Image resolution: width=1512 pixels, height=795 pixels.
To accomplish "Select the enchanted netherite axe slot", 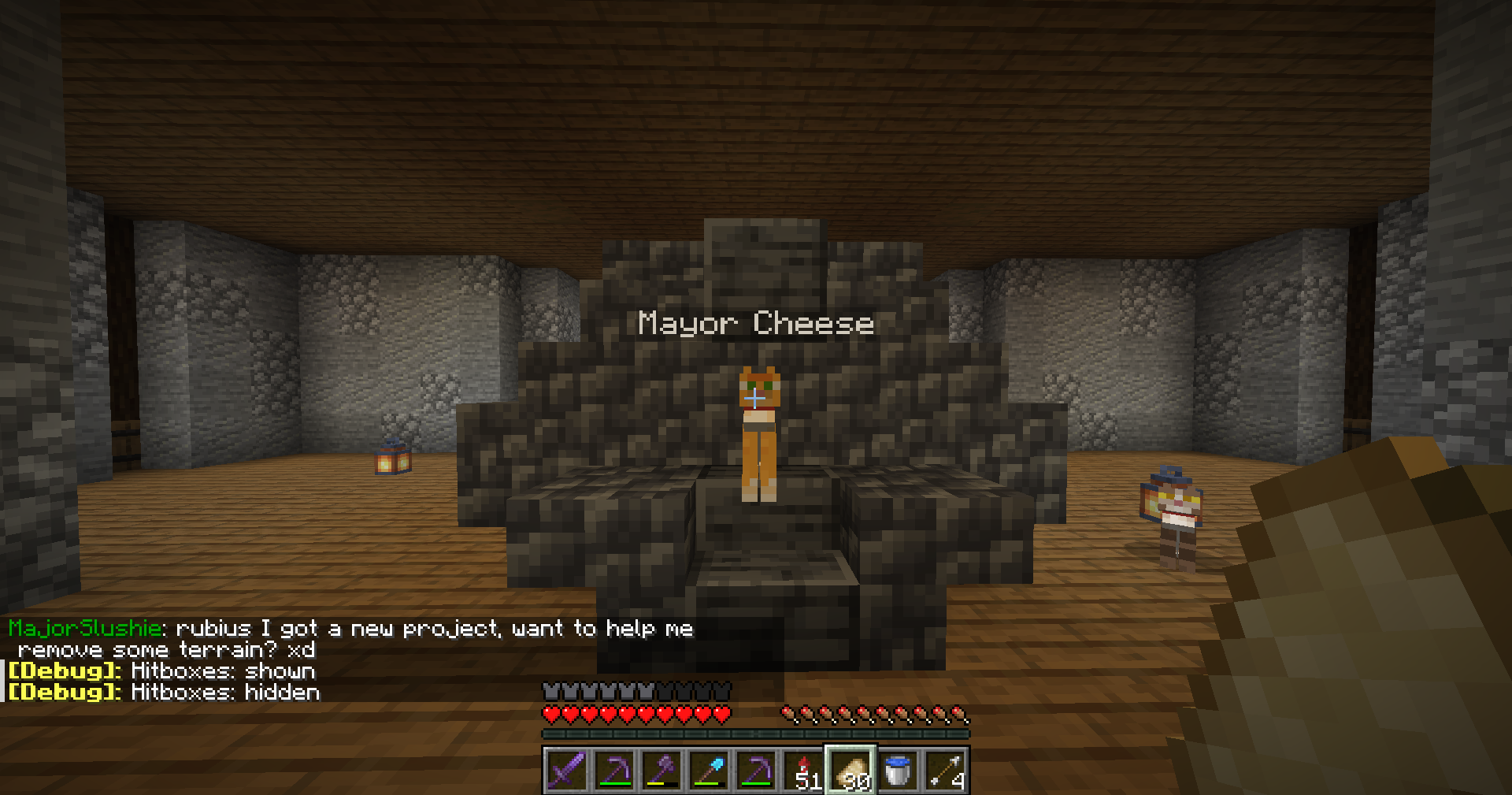I will click(x=661, y=771).
